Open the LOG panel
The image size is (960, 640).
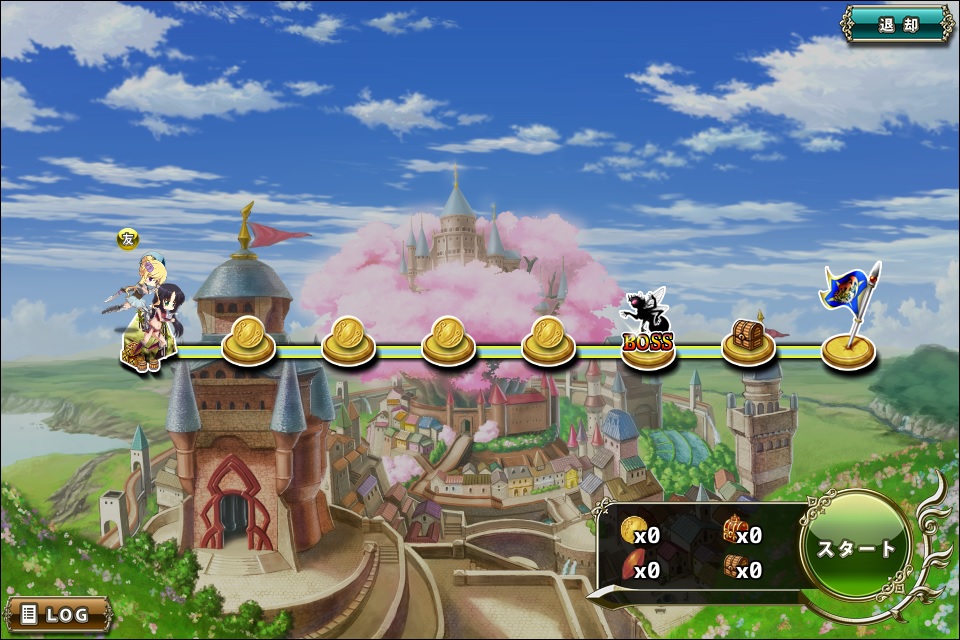point(57,614)
